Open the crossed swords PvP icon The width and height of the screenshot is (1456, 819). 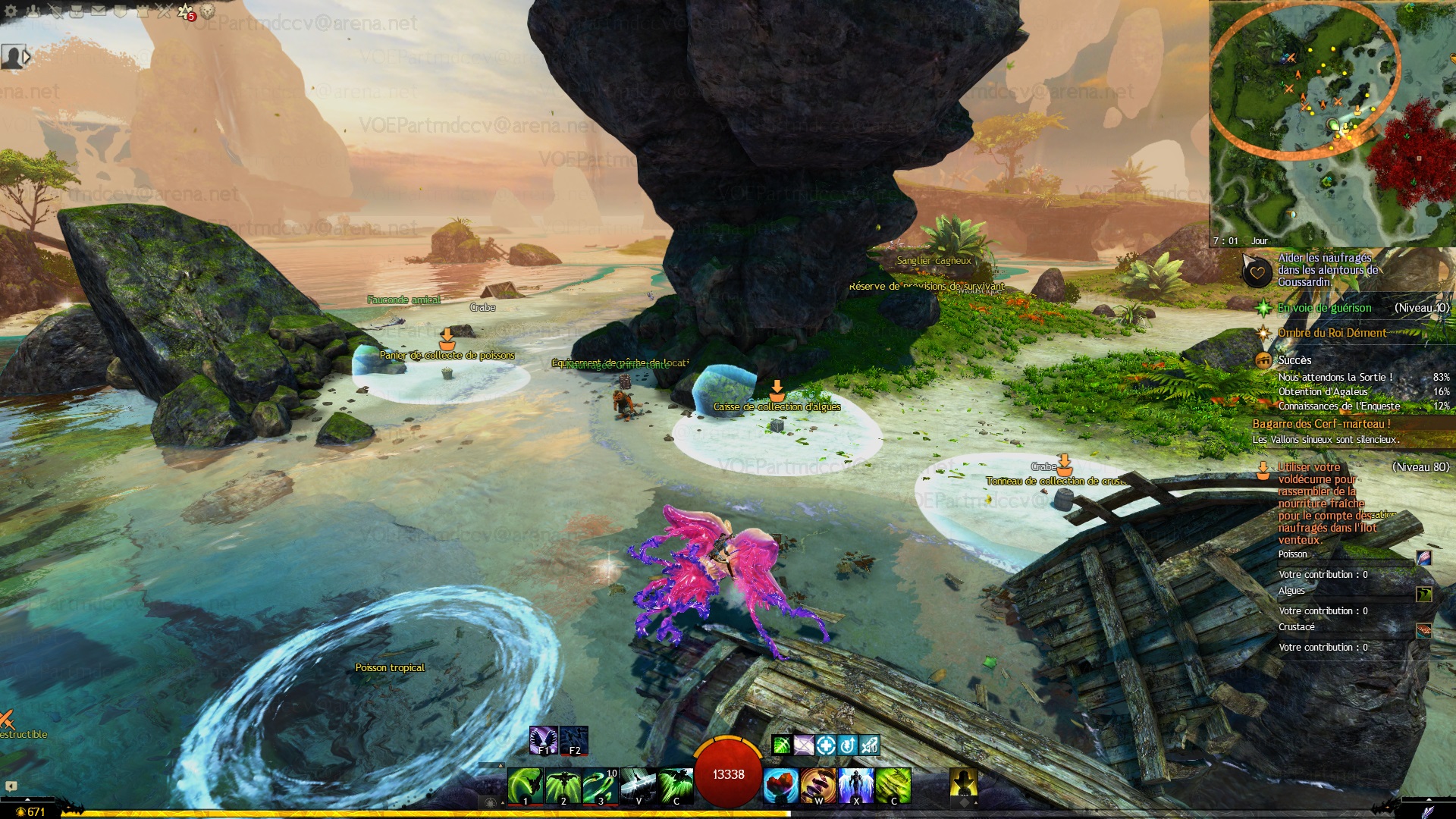coord(165,11)
